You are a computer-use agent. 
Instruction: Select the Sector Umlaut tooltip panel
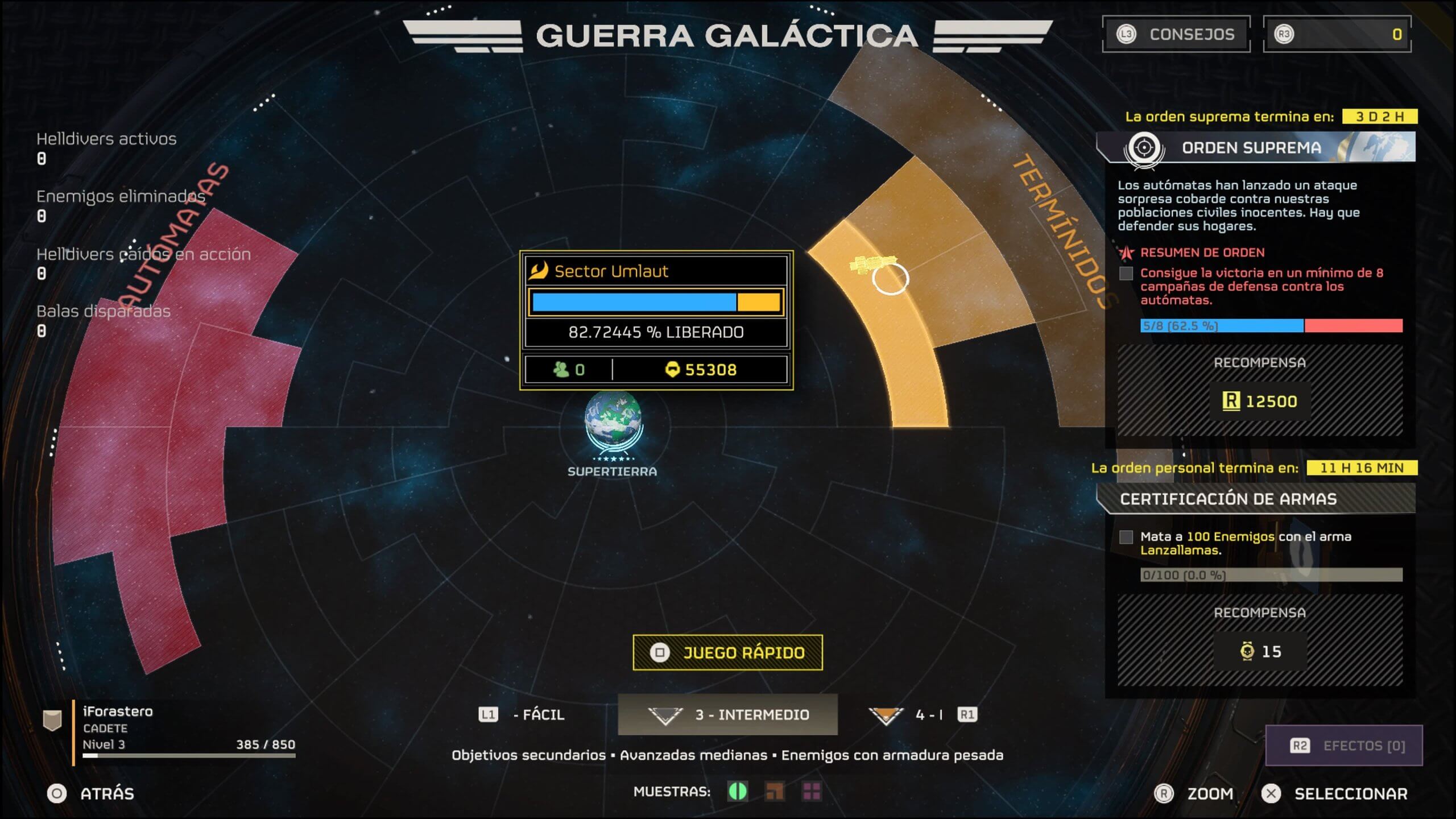point(656,320)
